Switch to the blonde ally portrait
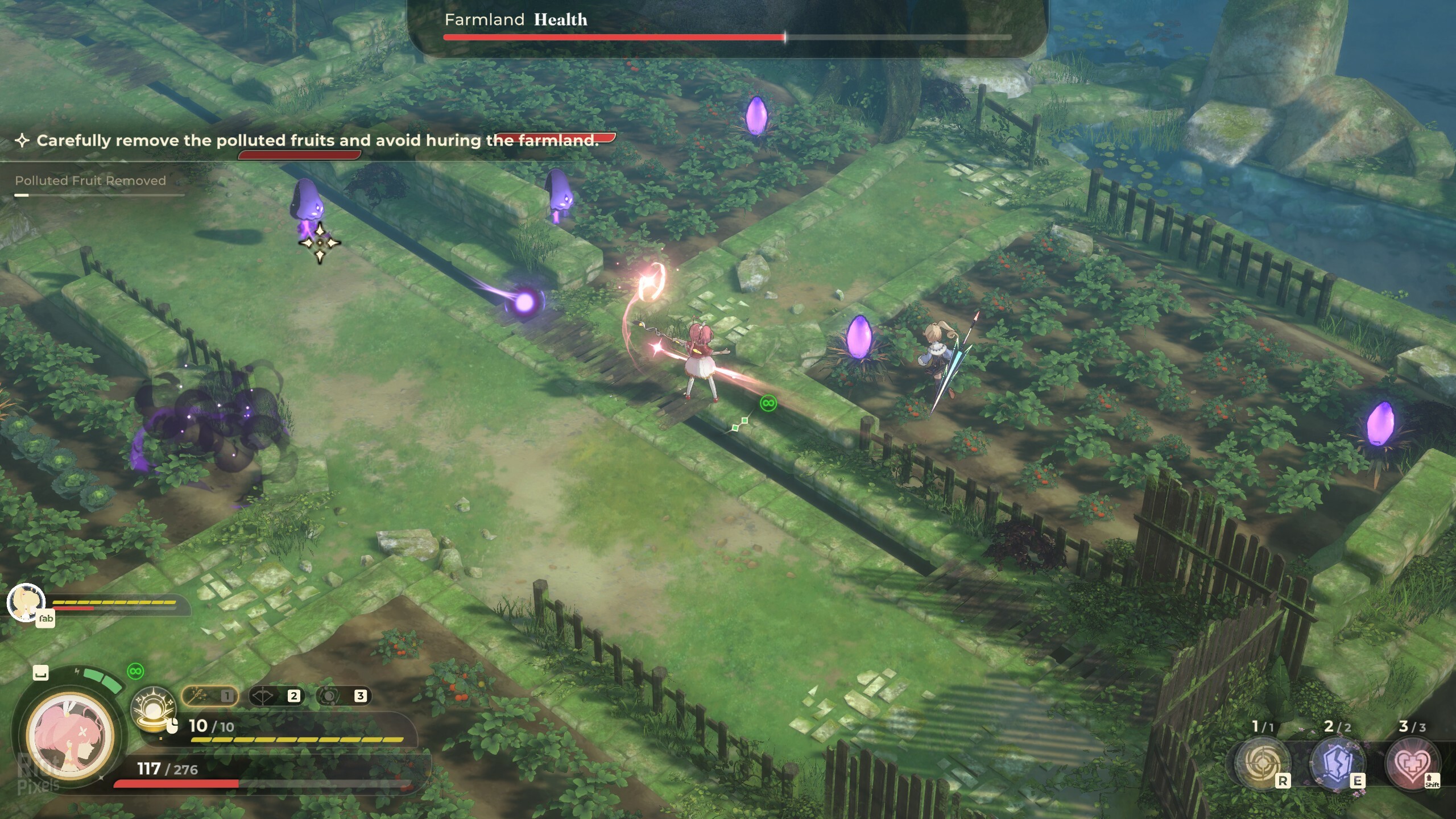The width and height of the screenshot is (1456, 819). (x=26, y=602)
